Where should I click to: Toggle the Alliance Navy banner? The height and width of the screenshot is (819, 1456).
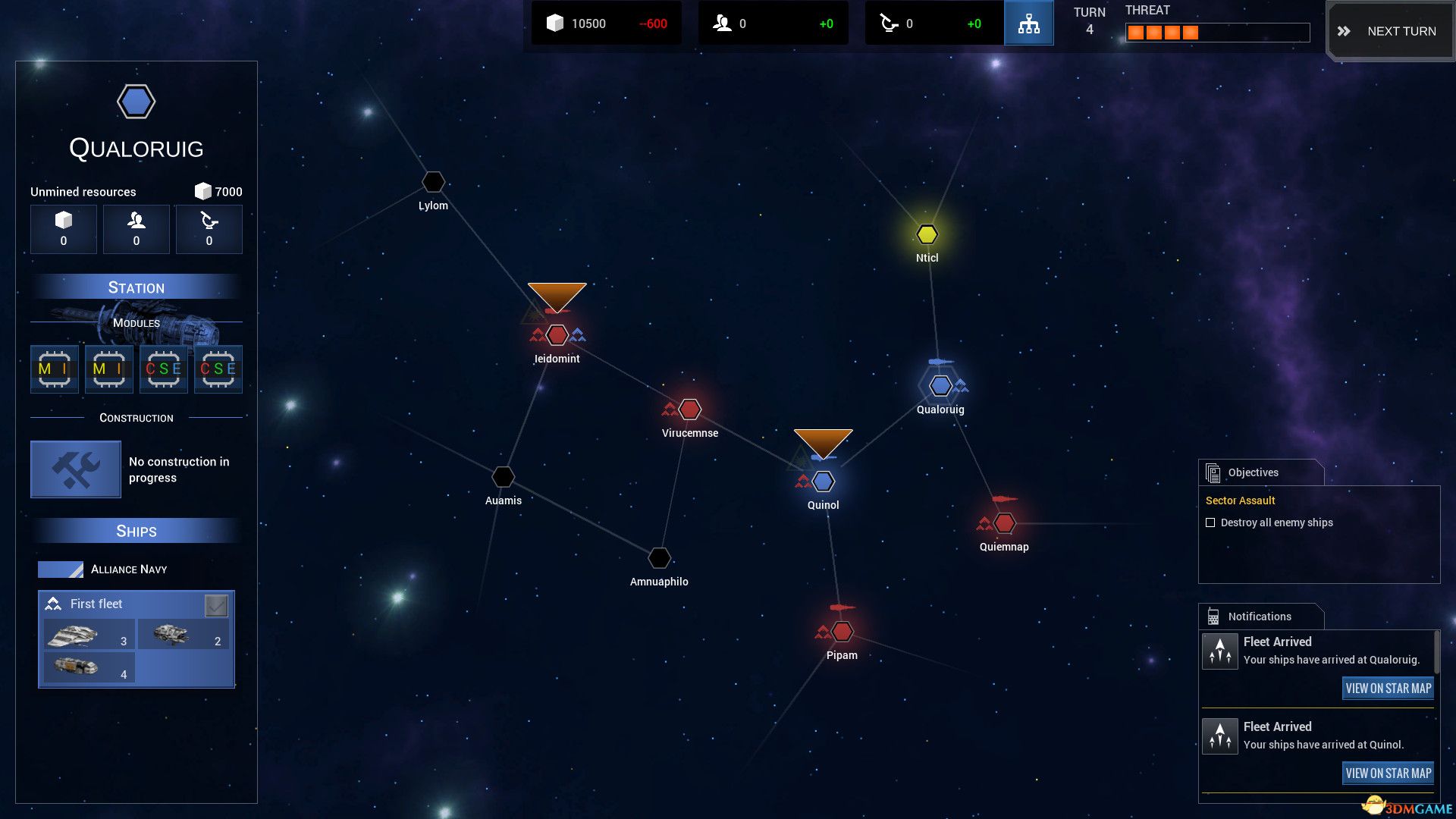[x=62, y=569]
